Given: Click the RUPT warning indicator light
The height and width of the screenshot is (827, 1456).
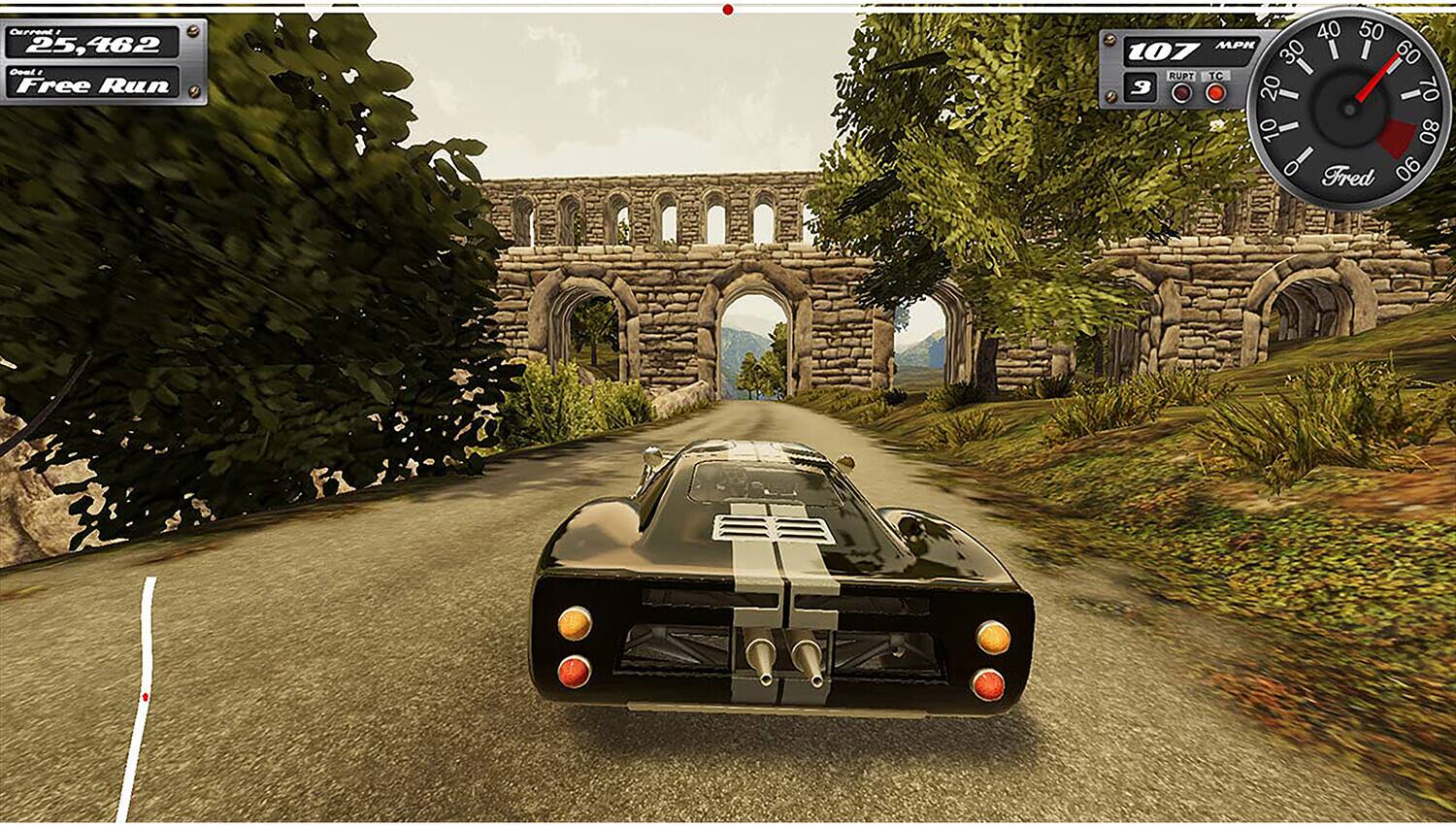Looking at the screenshot, I should [x=1181, y=92].
